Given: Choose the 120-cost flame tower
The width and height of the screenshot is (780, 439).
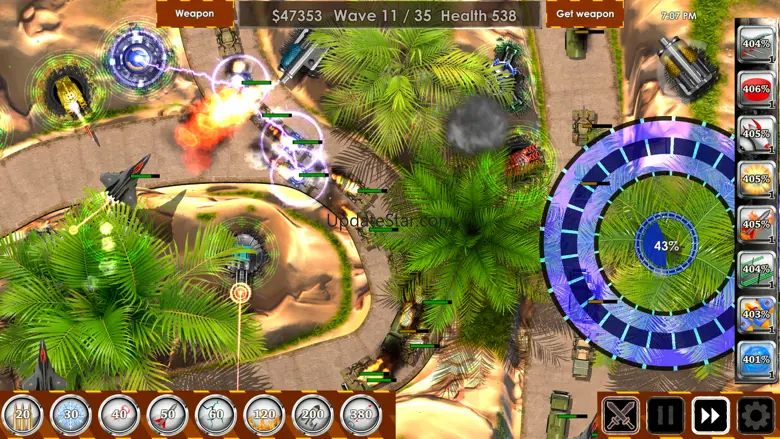Looking at the screenshot, I should click(264, 415).
